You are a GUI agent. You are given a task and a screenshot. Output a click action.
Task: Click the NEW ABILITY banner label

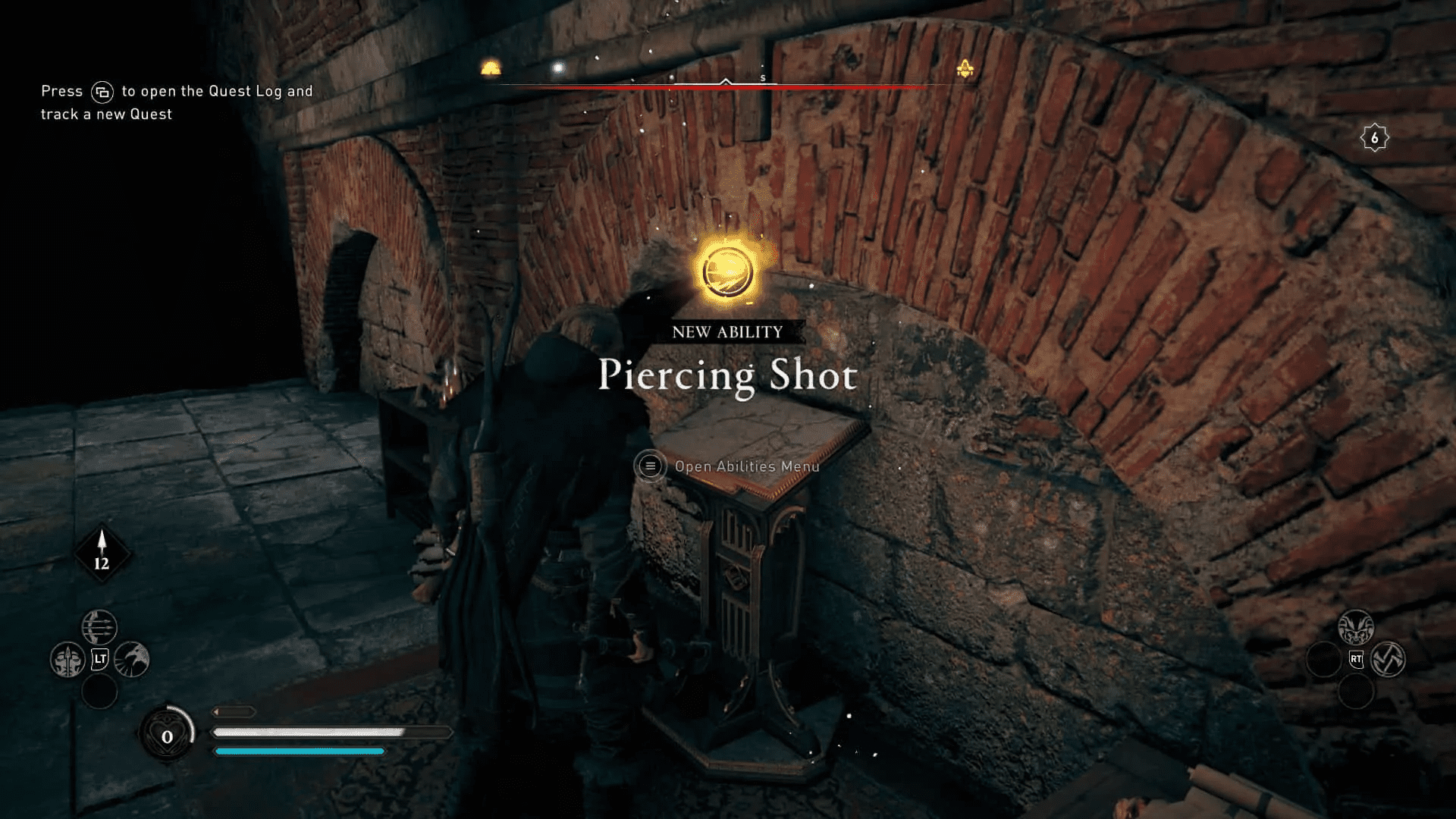coord(726,331)
